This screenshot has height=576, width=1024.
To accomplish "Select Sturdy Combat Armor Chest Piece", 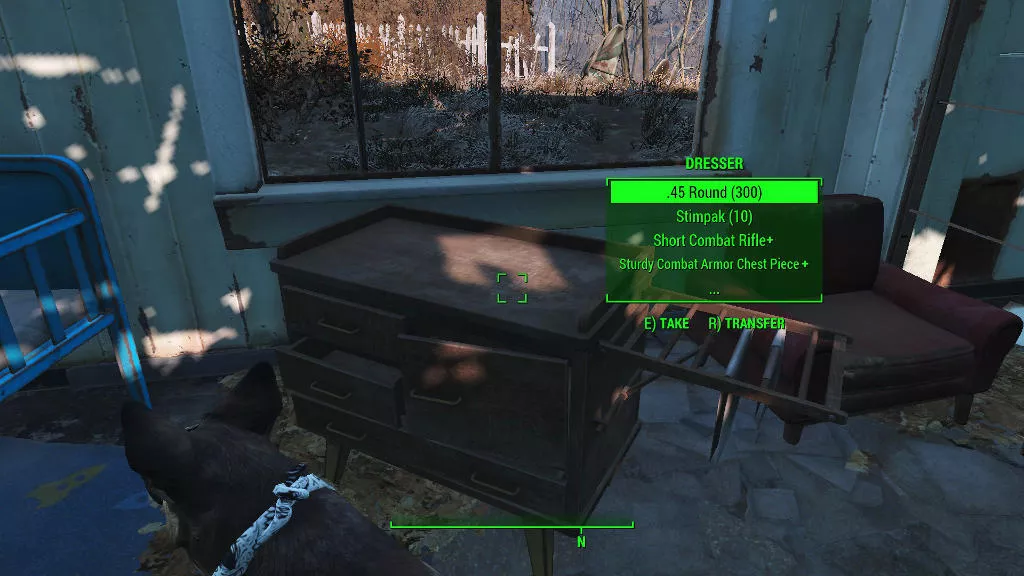I will point(714,264).
